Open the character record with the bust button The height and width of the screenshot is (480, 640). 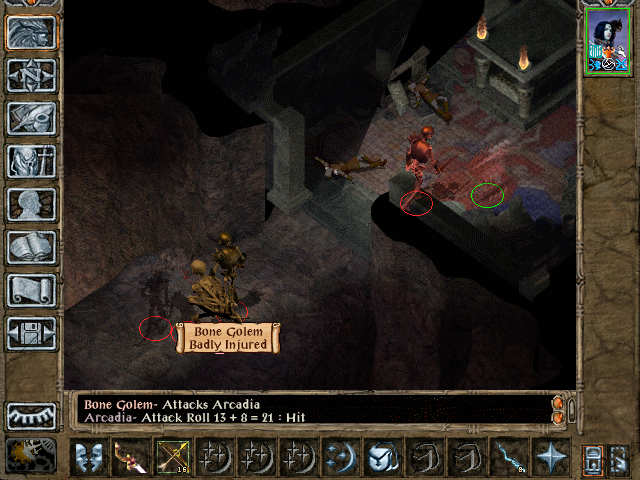click(x=31, y=203)
